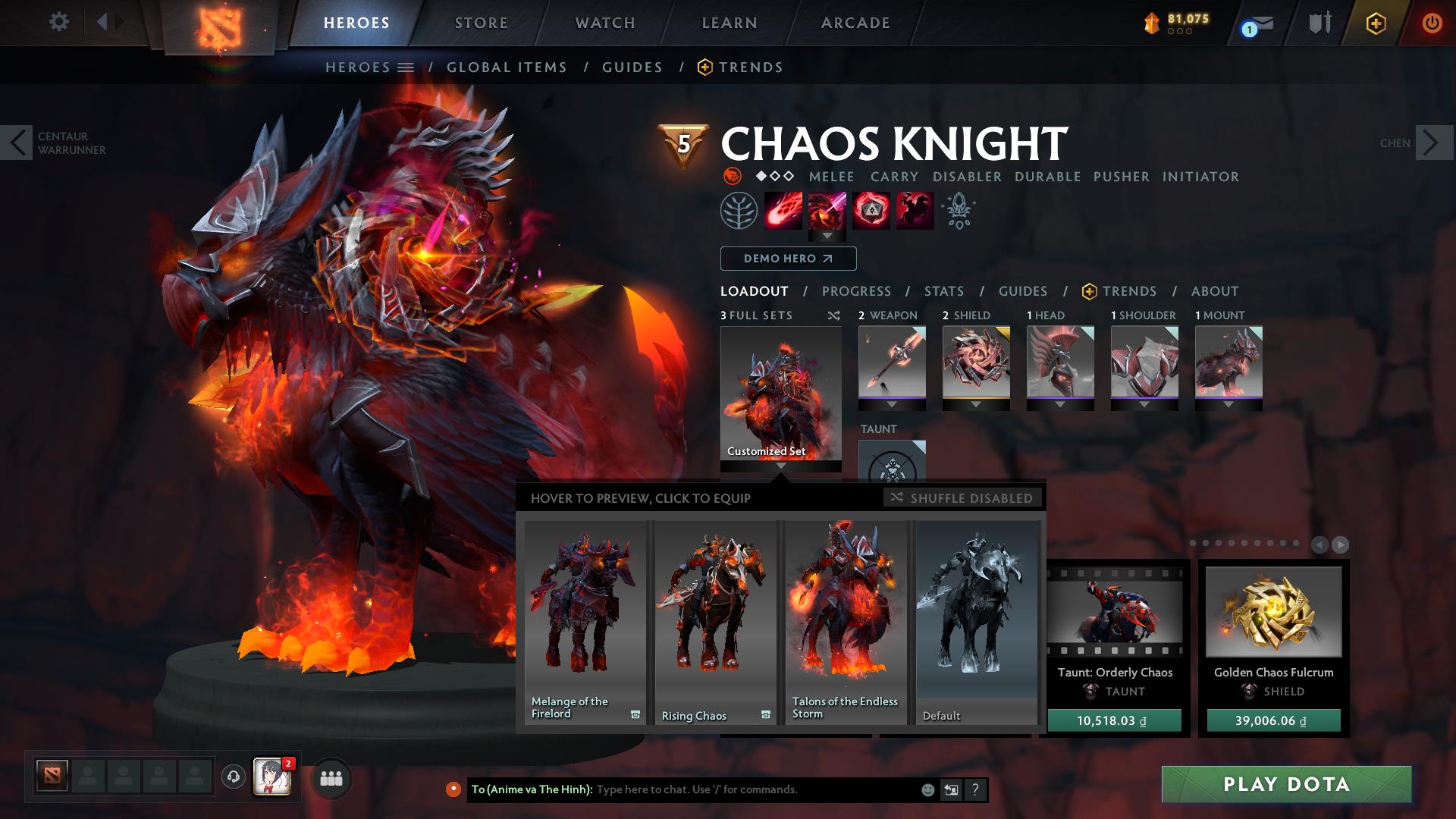Click the Shuffle Disabled toggle

click(x=963, y=498)
